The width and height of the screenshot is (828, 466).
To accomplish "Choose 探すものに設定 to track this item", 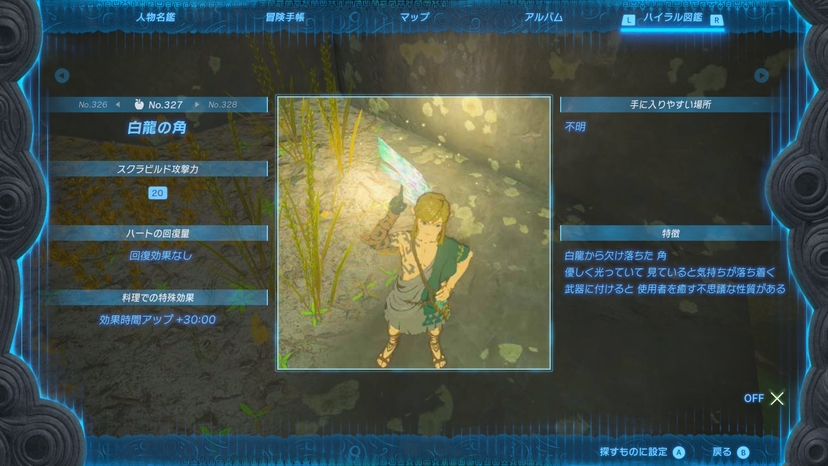I will click(641, 452).
